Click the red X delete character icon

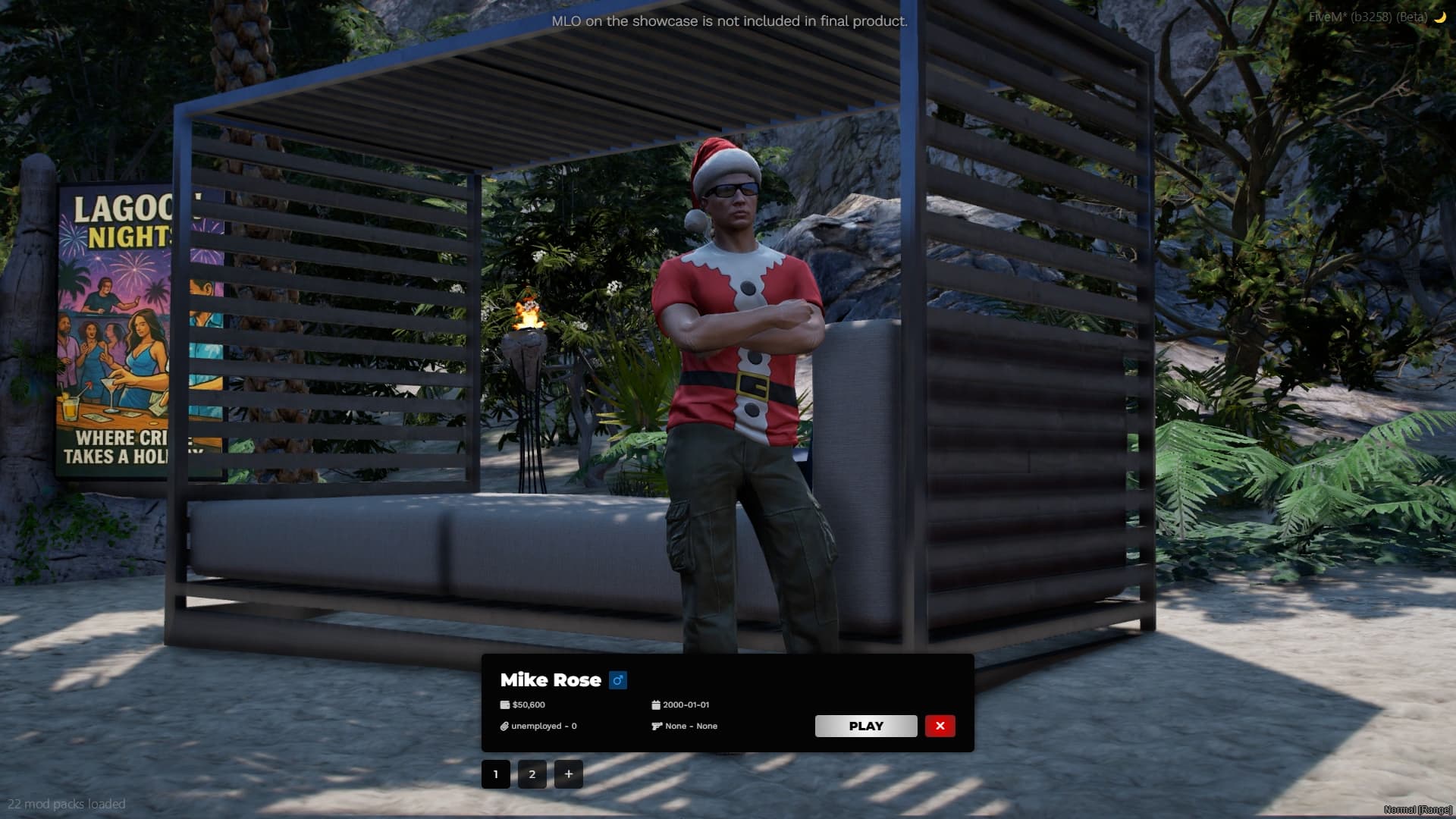940,726
